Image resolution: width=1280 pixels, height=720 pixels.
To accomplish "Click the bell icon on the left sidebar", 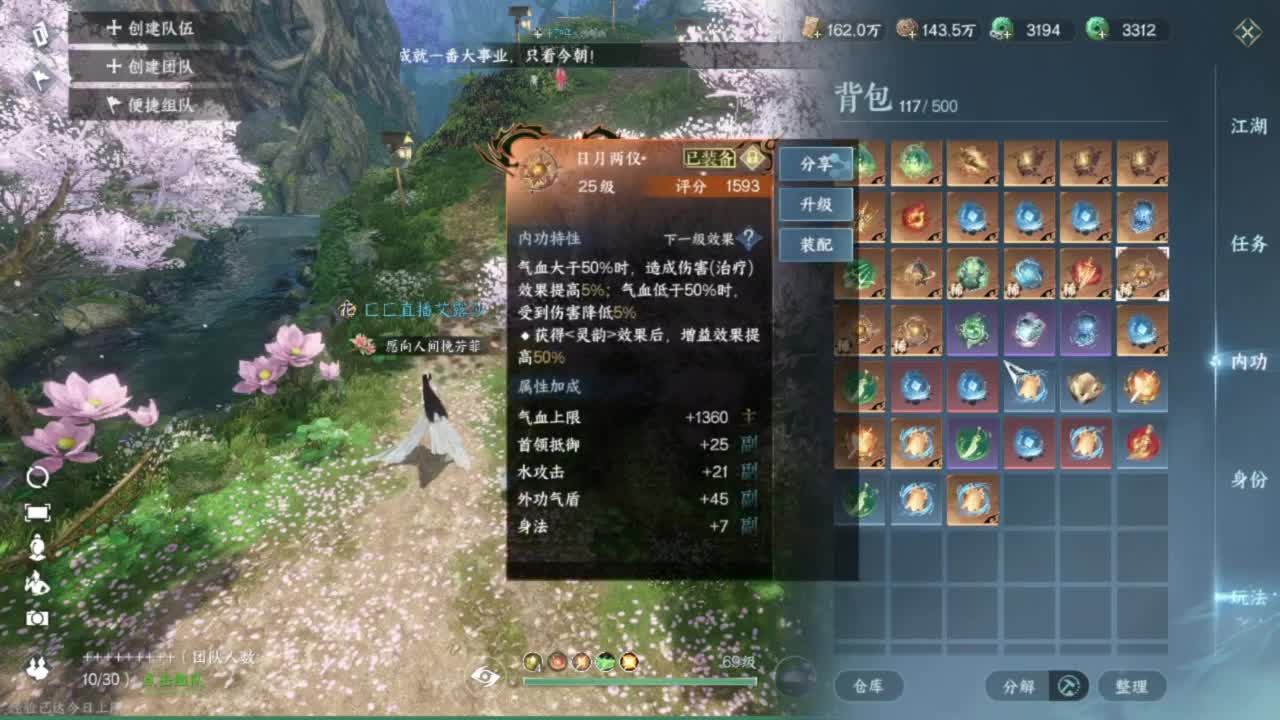I will [x=36, y=547].
